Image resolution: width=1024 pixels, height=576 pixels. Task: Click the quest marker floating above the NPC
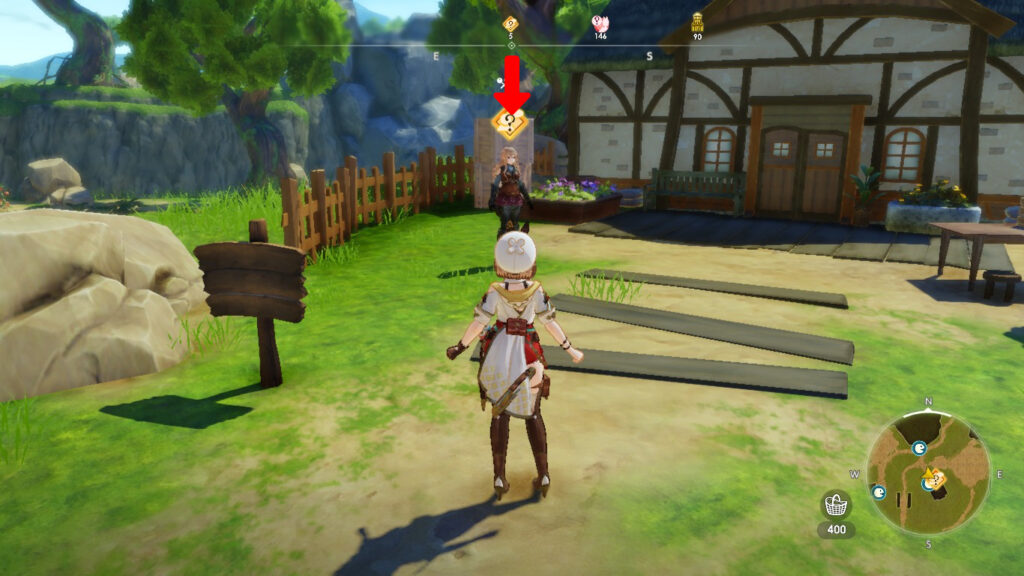[x=511, y=124]
